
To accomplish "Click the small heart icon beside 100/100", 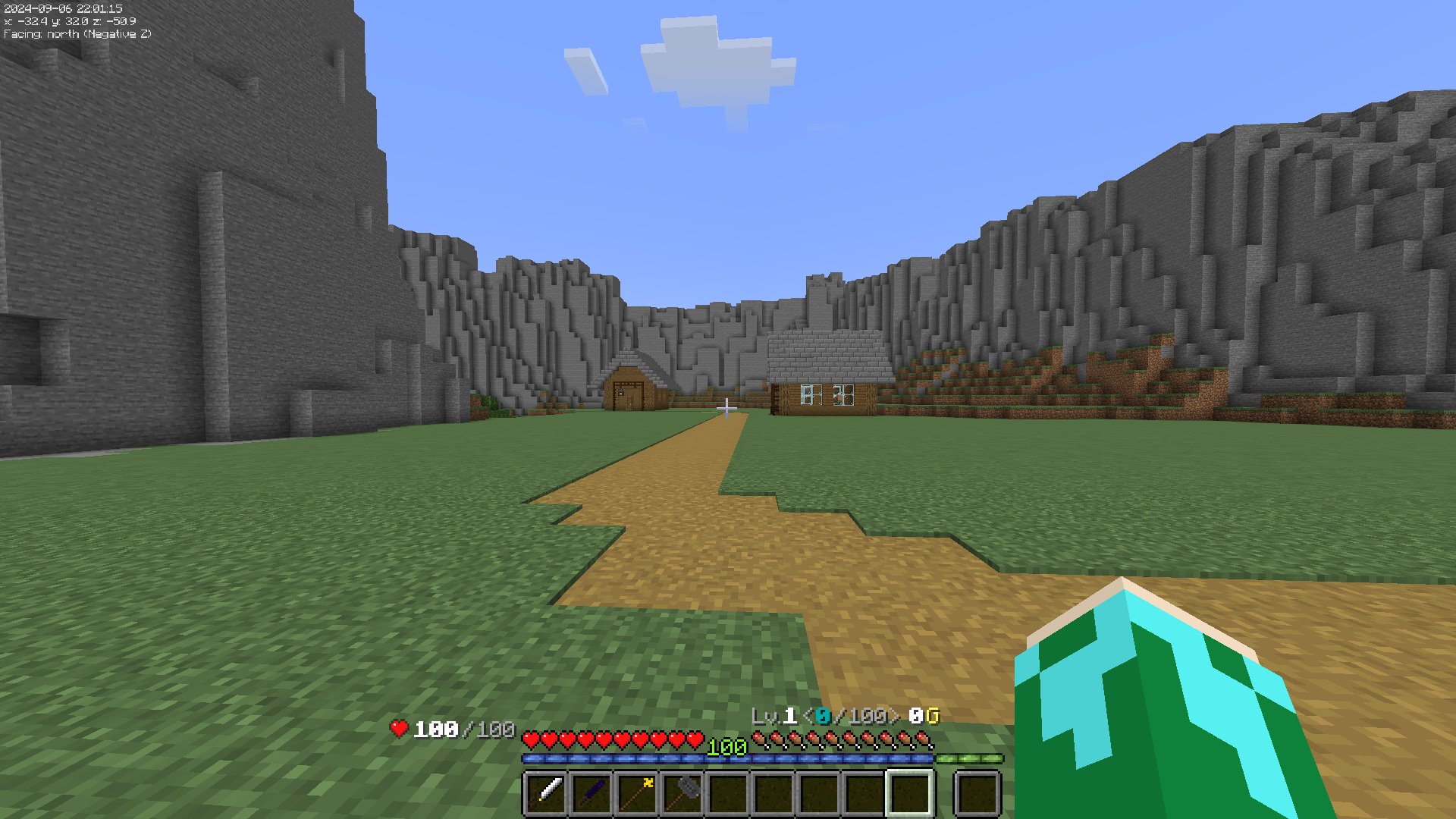I will point(398,726).
